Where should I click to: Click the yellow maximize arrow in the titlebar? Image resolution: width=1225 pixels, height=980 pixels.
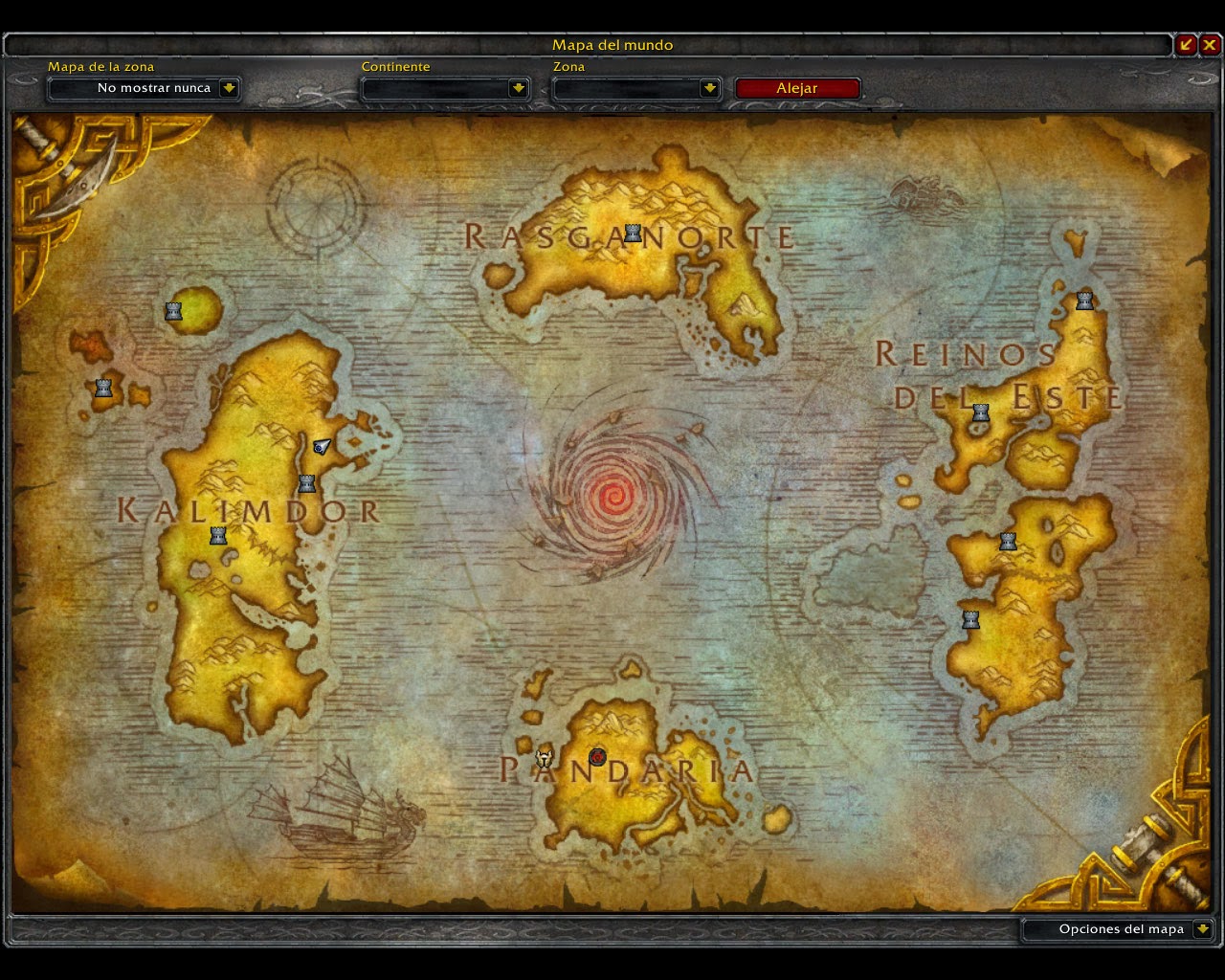coord(1186,44)
